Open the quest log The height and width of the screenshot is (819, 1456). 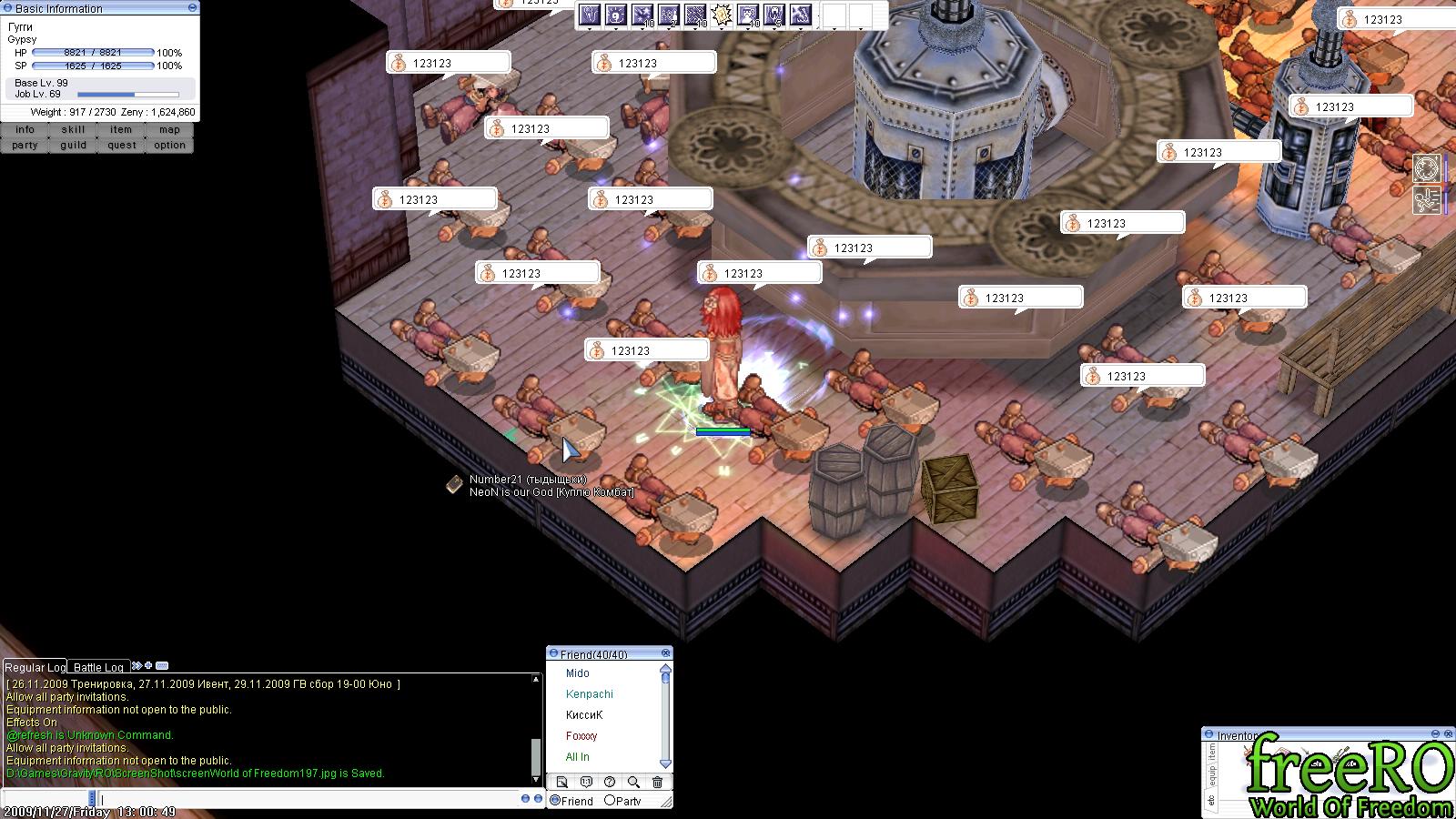(121, 146)
